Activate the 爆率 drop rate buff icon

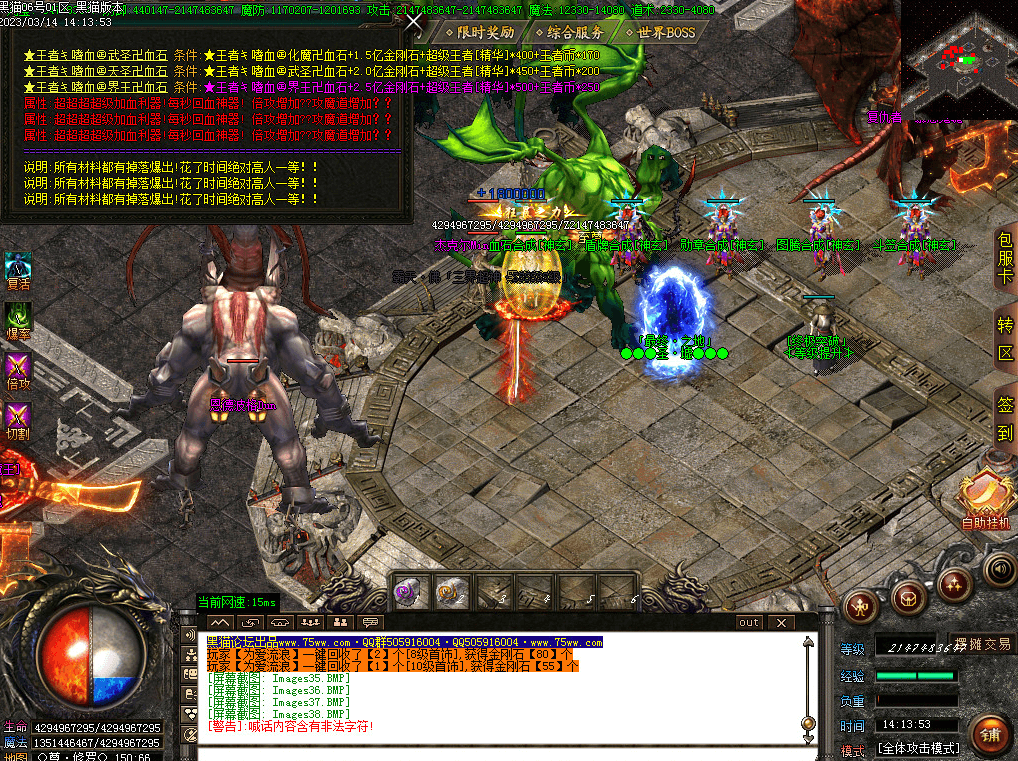(x=19, y=320)
